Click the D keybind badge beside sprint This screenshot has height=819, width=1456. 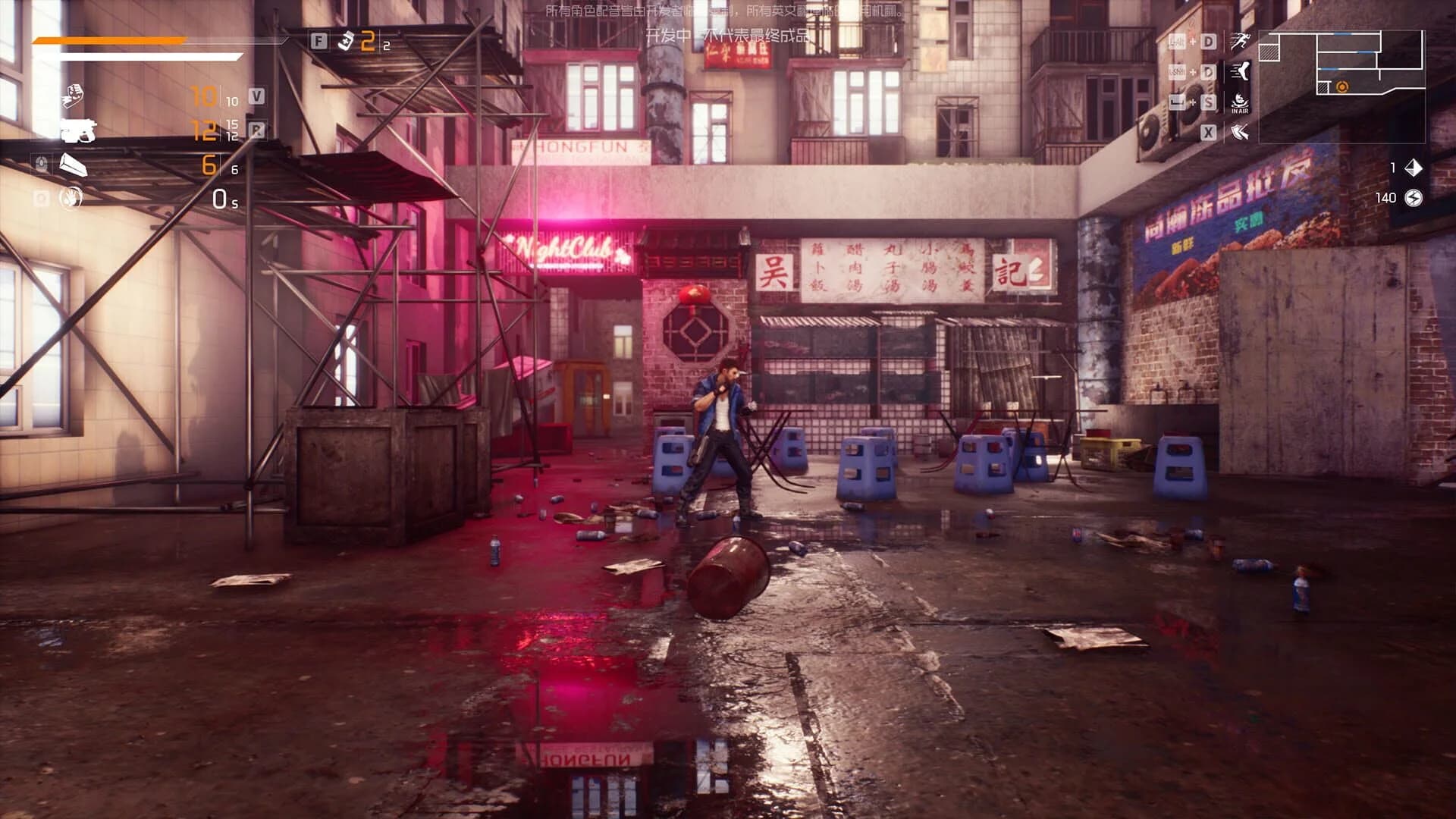[x=1209, y=41]
